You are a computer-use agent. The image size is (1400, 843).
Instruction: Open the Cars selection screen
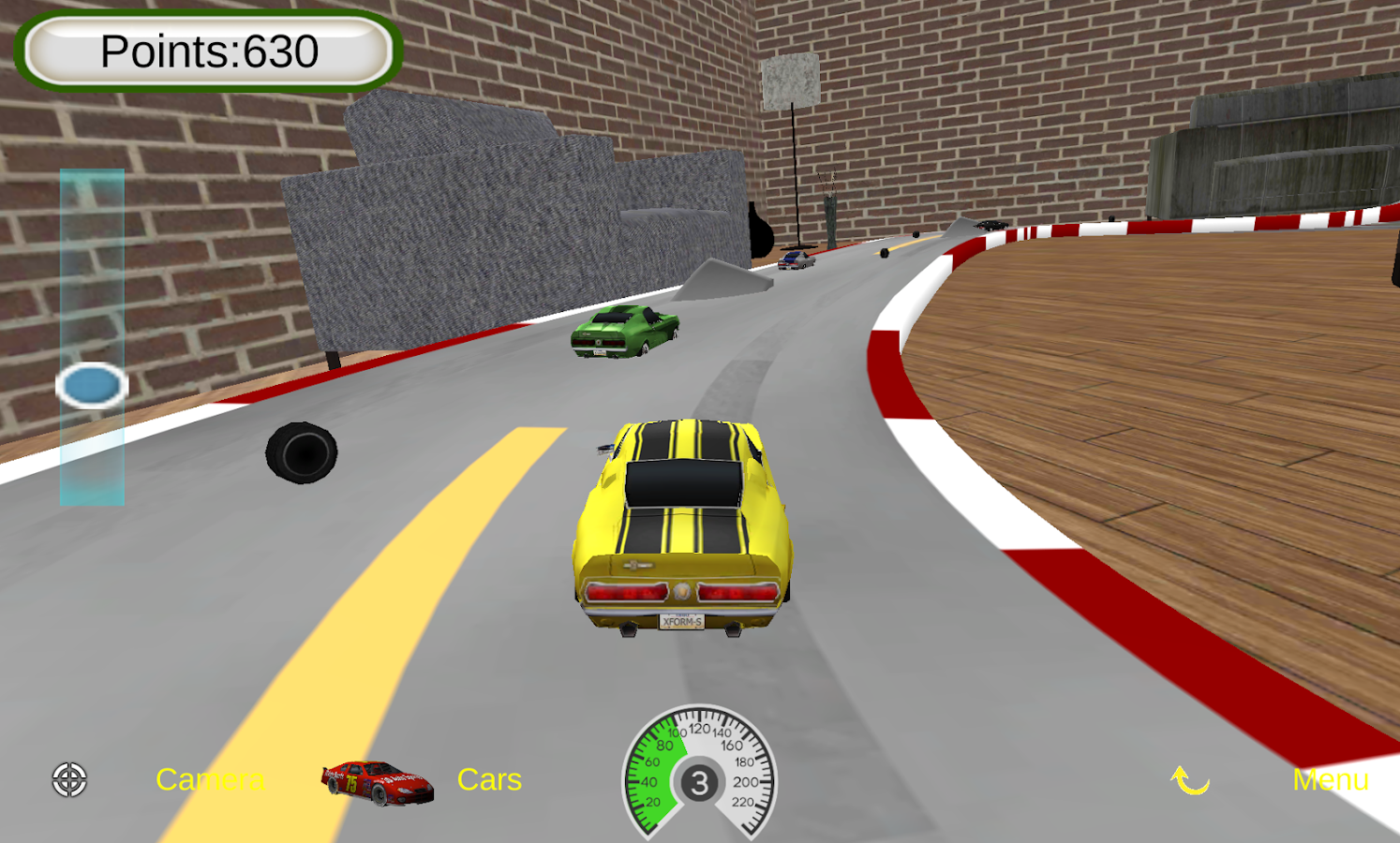(490, 779)
